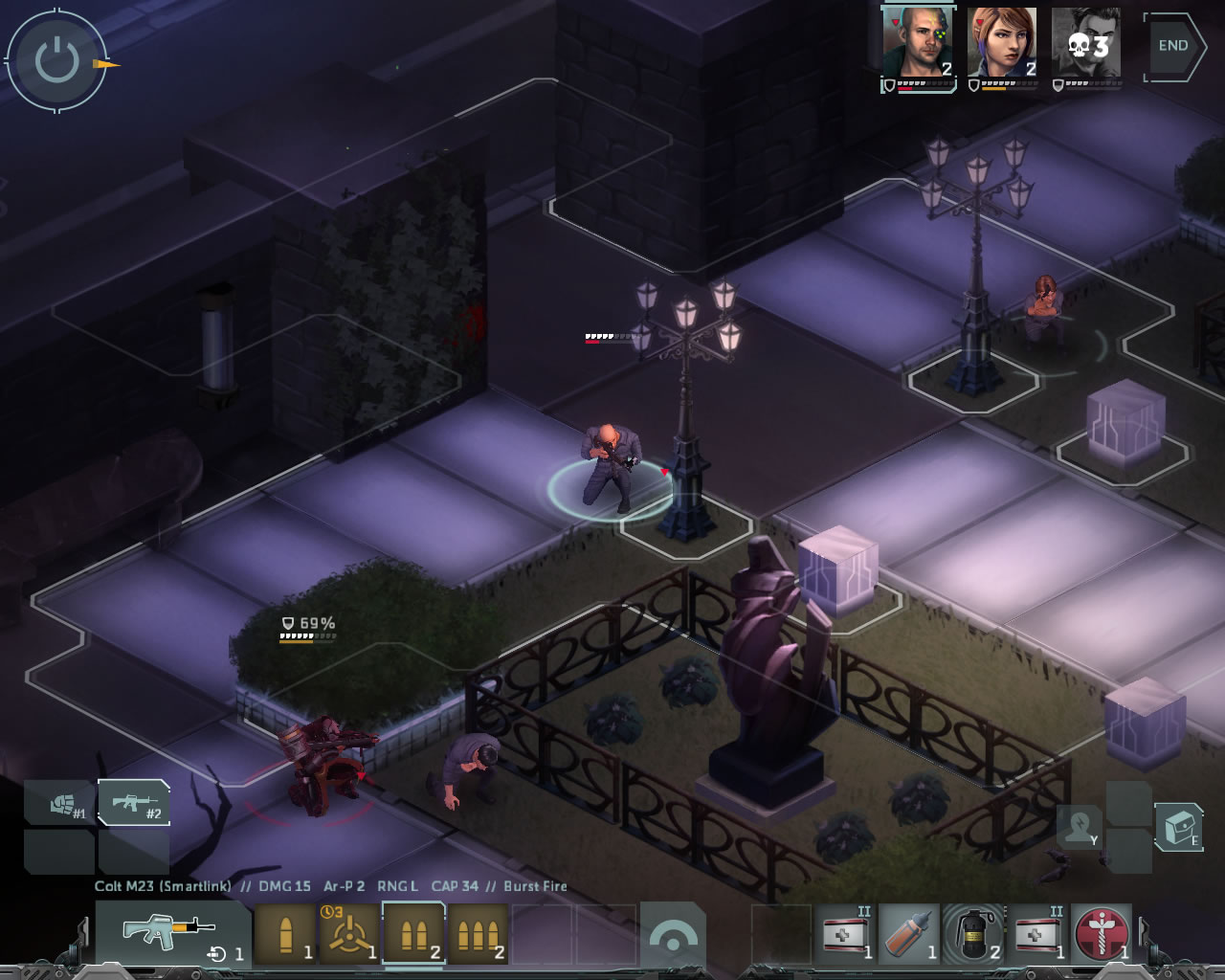The height and width of the screenshot is (980, 1225).
Task: Use the first medkit item
Action: click(x=846, y=934)
